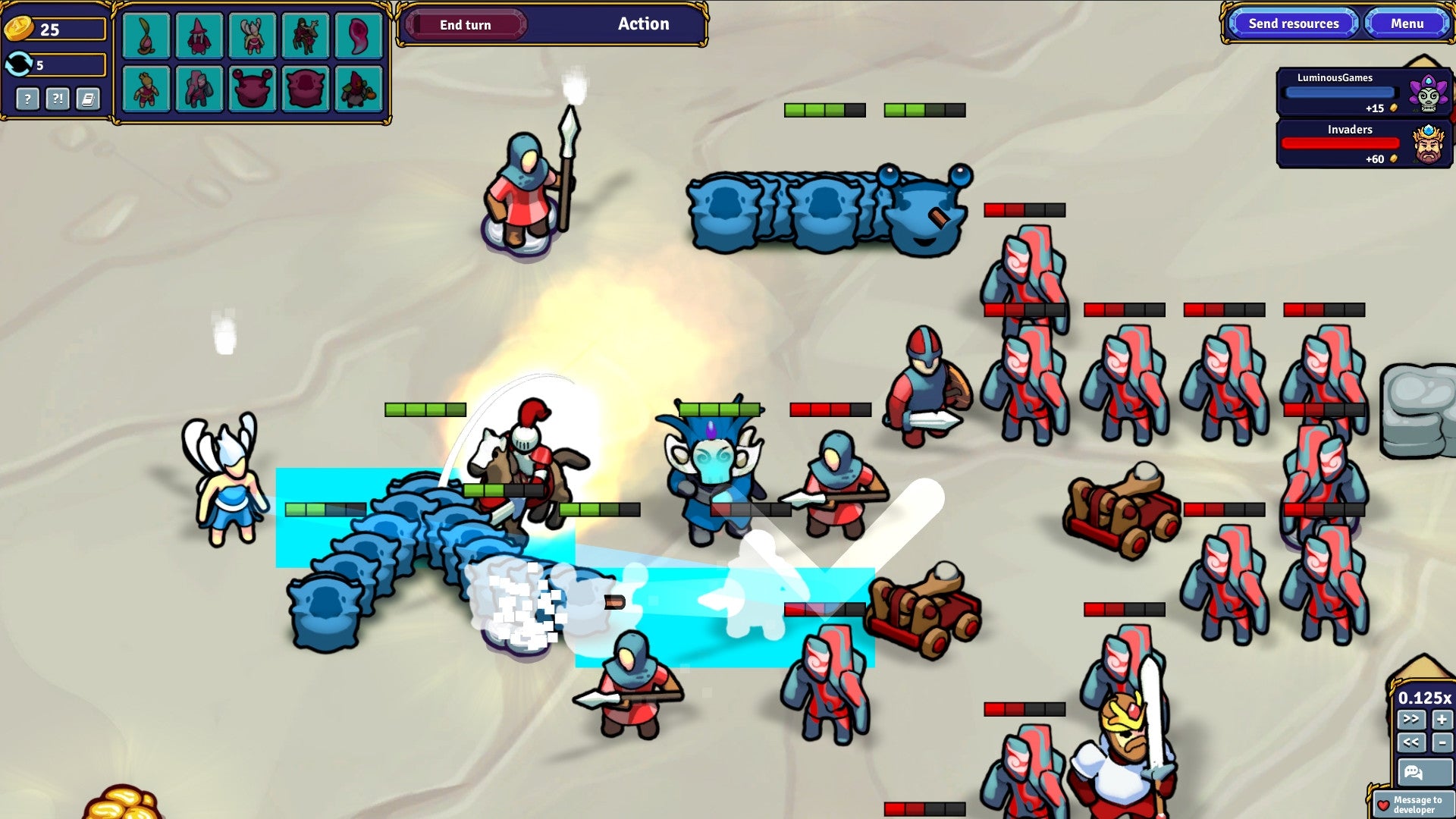Open the game Menu
This screenshot has width=1456, height=819.
(1407, 24)
